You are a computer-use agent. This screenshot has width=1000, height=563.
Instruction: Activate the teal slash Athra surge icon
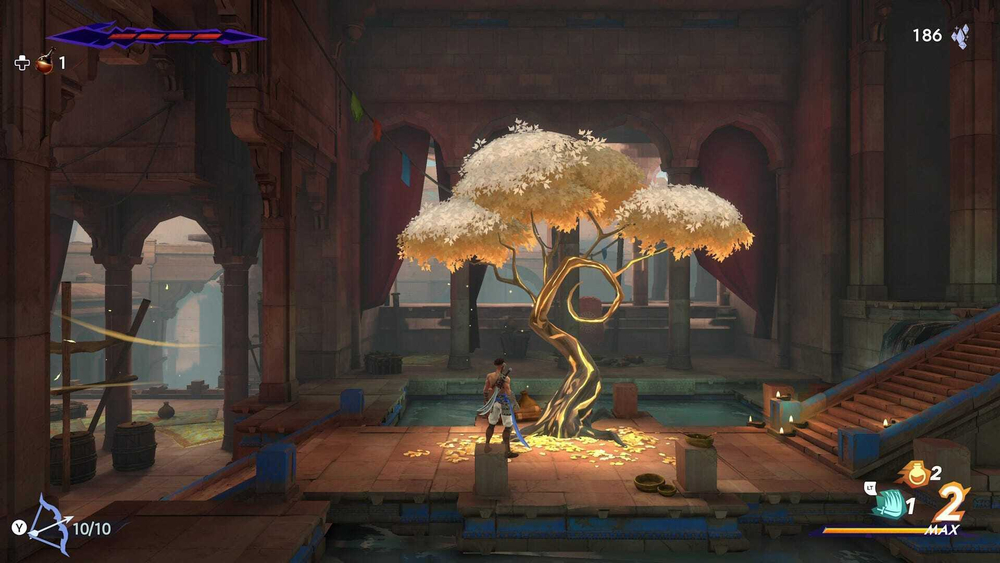(x=887, y=505)
